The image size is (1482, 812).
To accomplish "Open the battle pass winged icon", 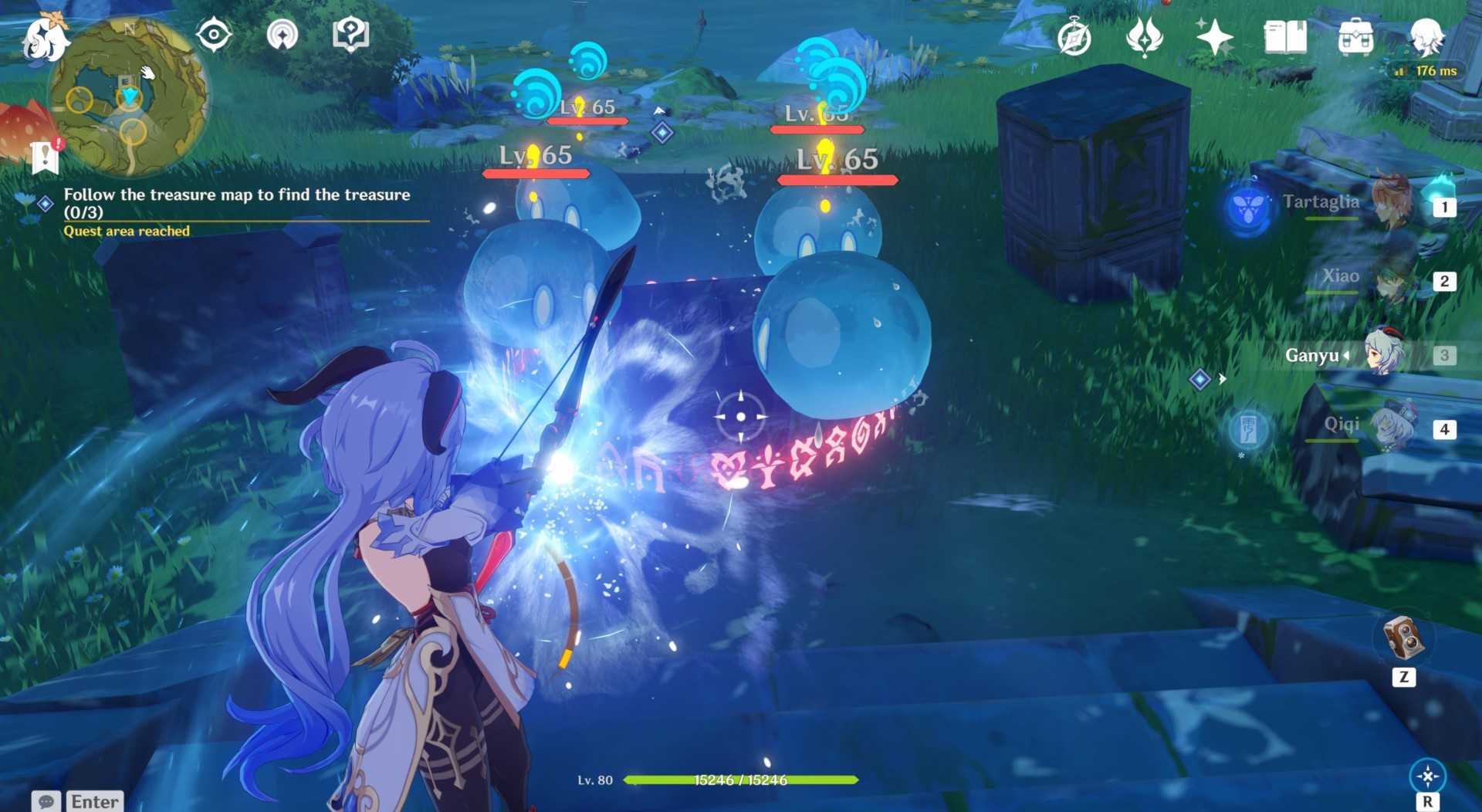I will pos(1144,37).
